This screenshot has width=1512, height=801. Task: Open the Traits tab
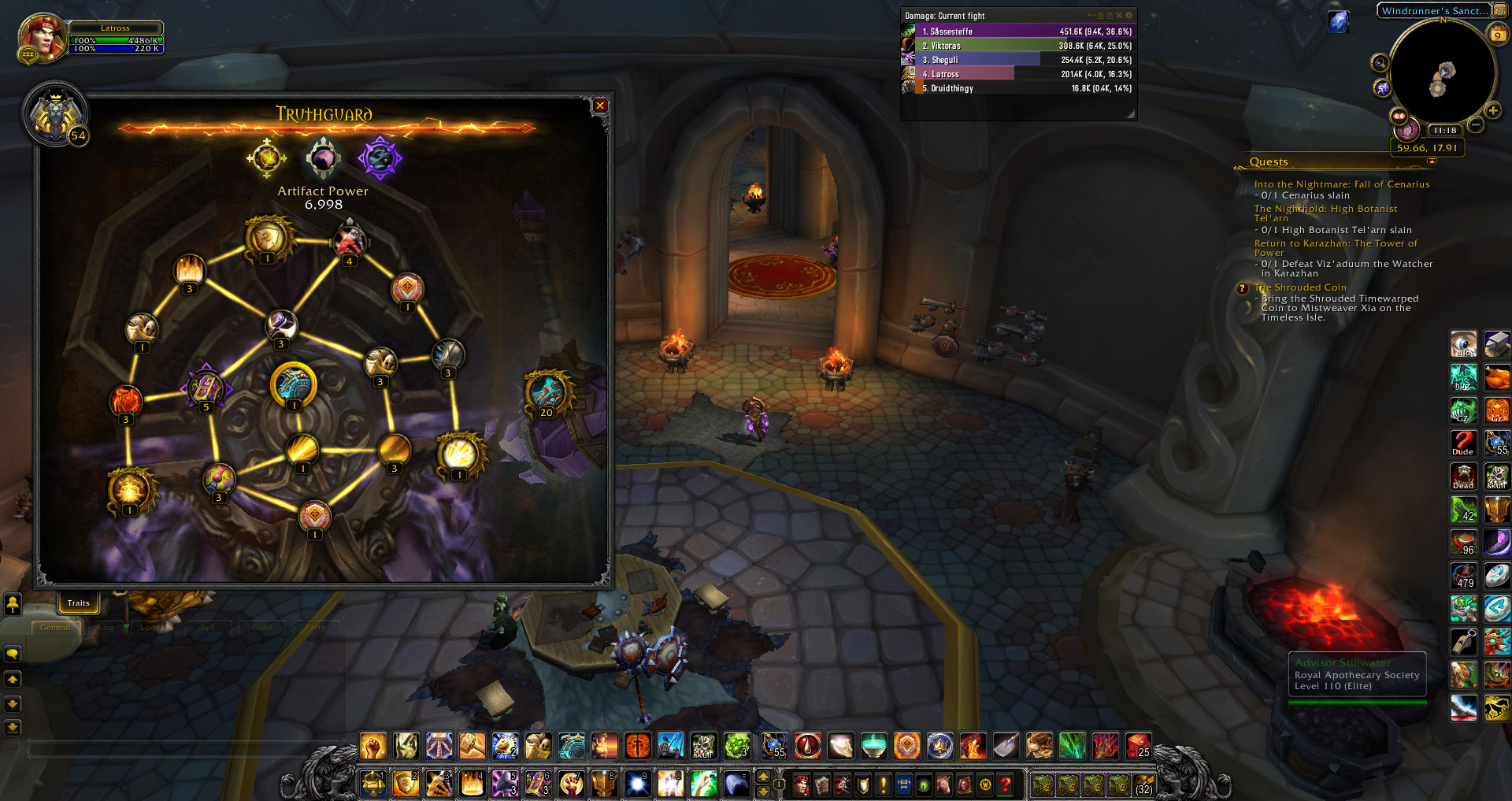(79, 603)
